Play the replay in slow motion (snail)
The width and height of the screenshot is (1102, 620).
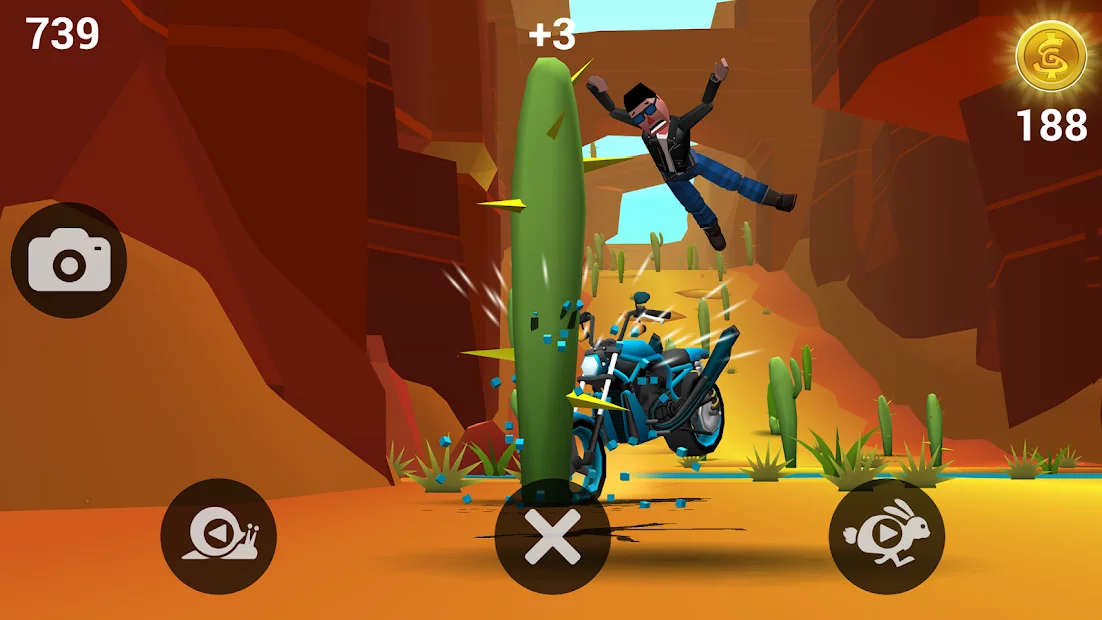tap(218, 537)
